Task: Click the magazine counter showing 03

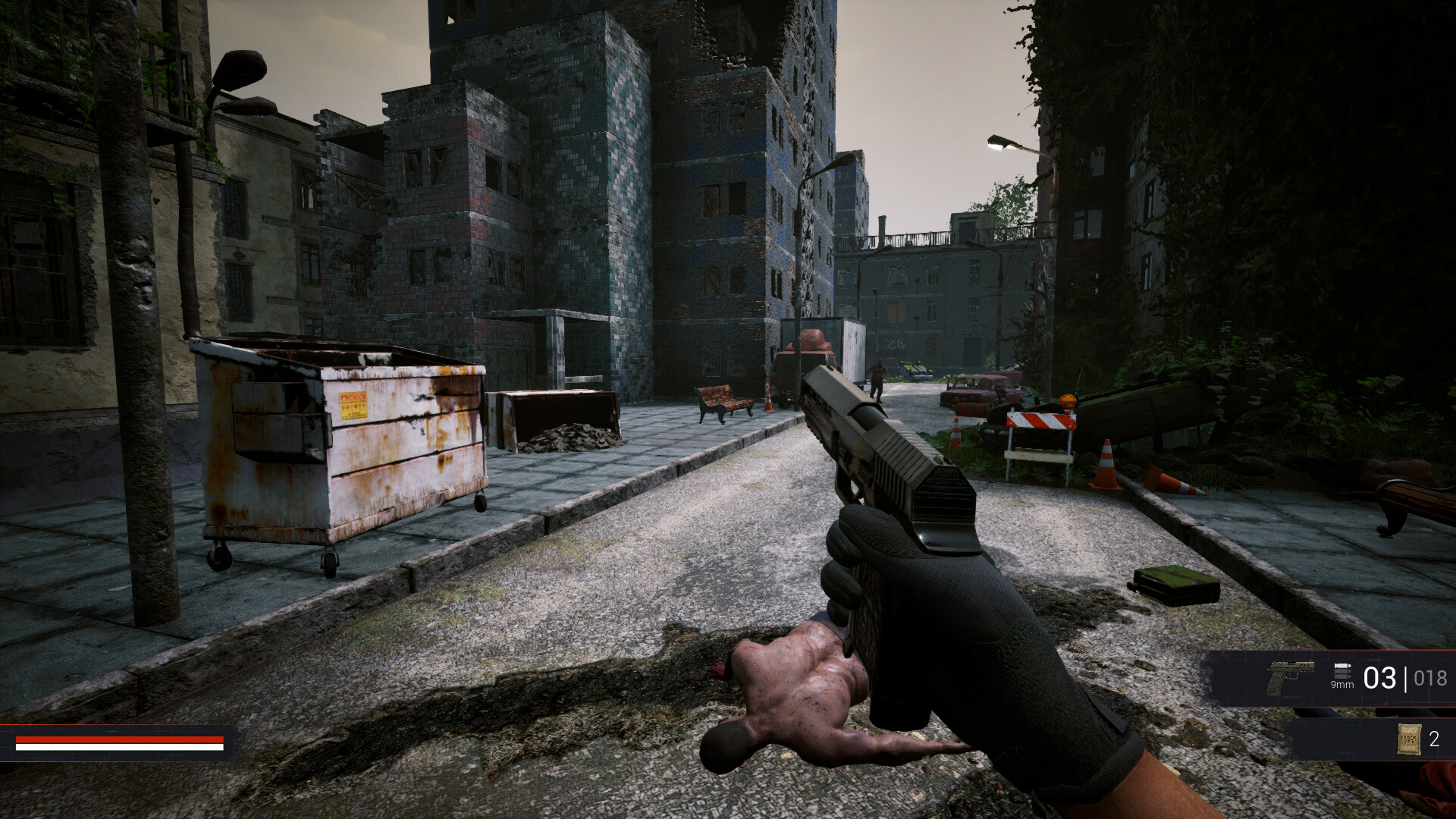Action: tap(1381, 676)
